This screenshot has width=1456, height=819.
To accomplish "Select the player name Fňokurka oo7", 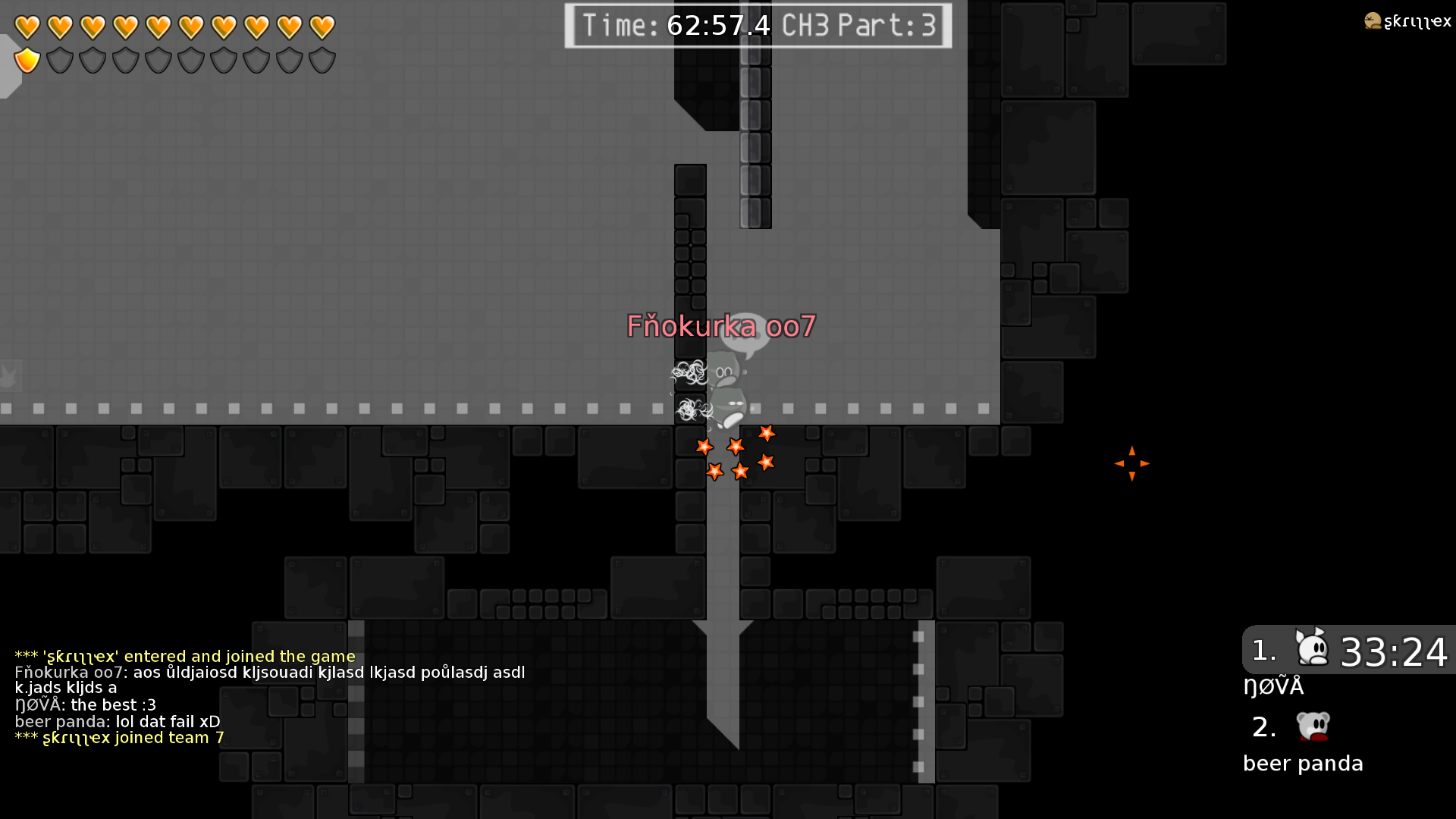I will pos(720,327).
